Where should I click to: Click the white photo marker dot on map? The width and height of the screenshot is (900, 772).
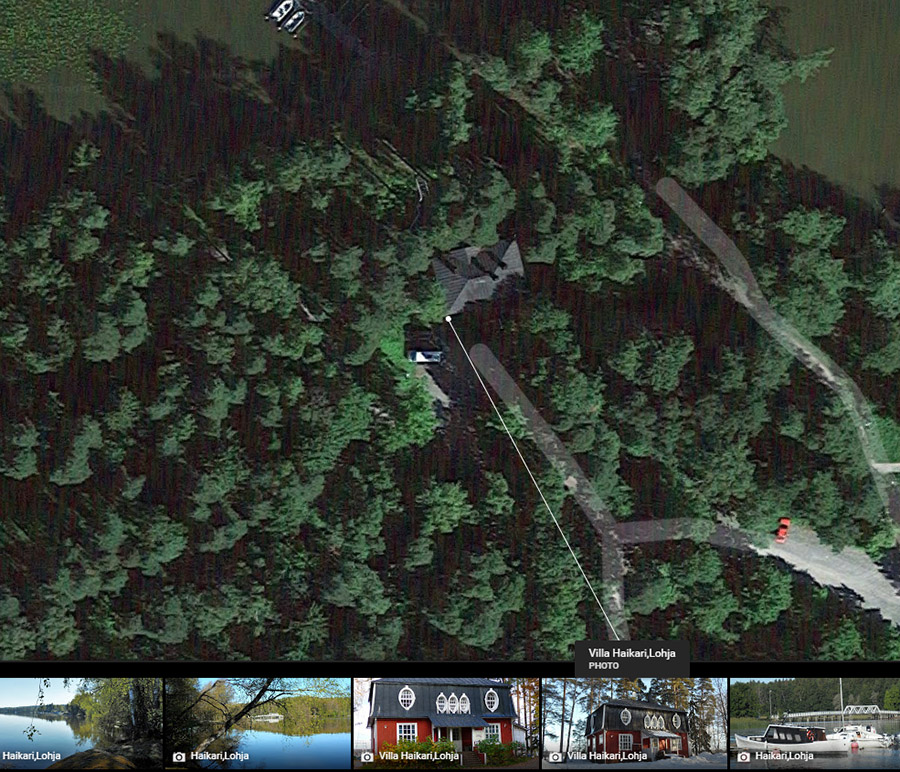click(x=448, y=319)
